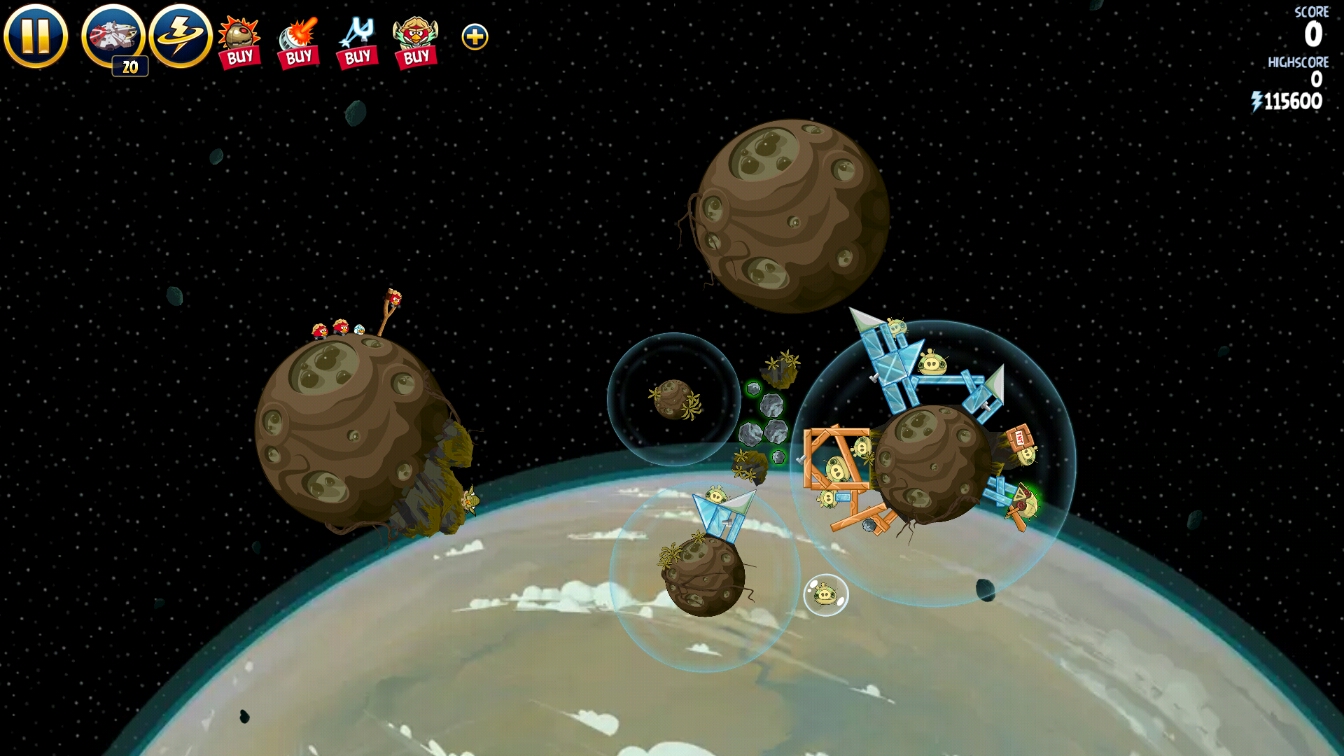Buy the lightsaber slingshot power-up
Image resolution: width=1344 pixels, height=756 pixels.
(357, 42)
